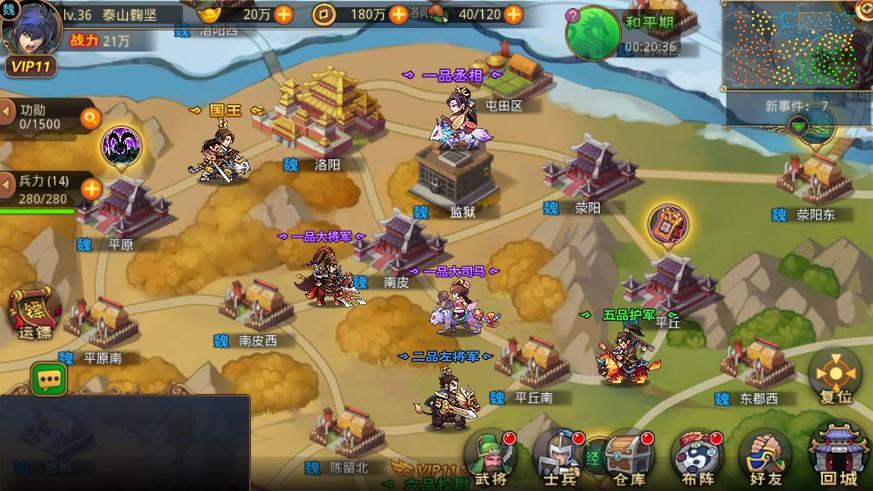Add troops with the 兵力 plus button
Viewport: 873px width, 491px height.
[x=92, y=188]
